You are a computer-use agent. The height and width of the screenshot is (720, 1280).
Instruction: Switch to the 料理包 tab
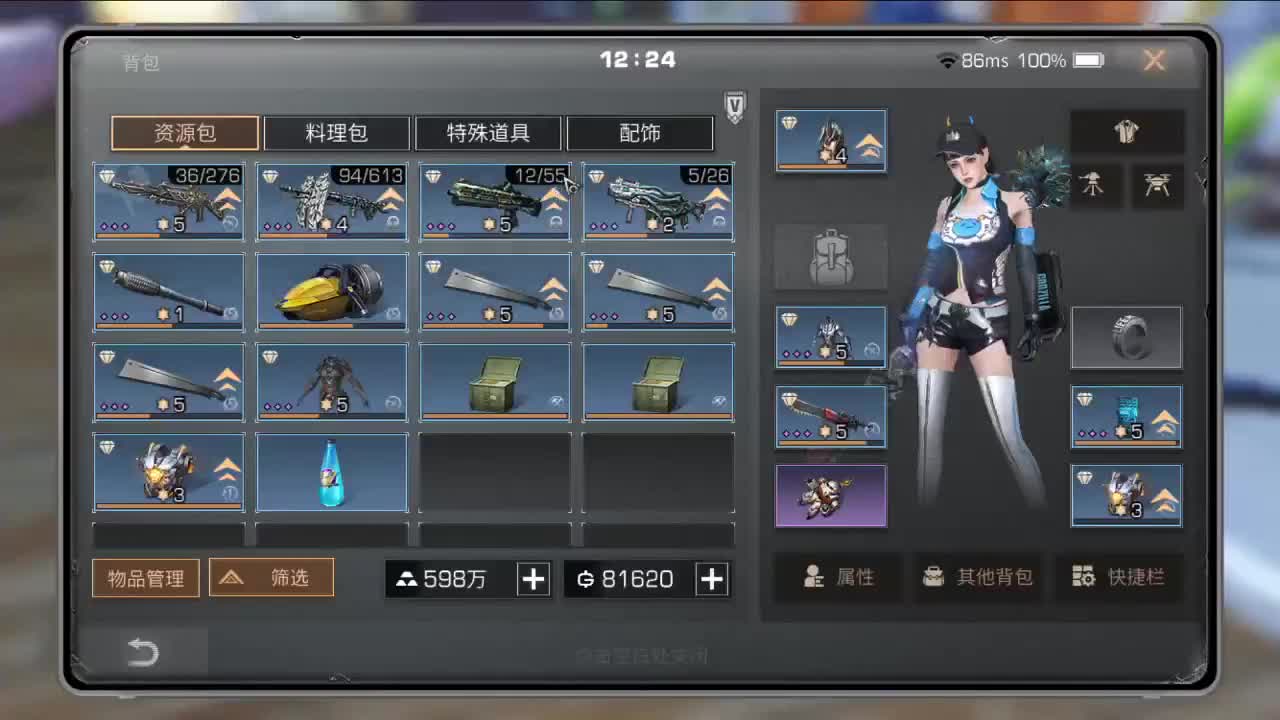coord(336,133)
